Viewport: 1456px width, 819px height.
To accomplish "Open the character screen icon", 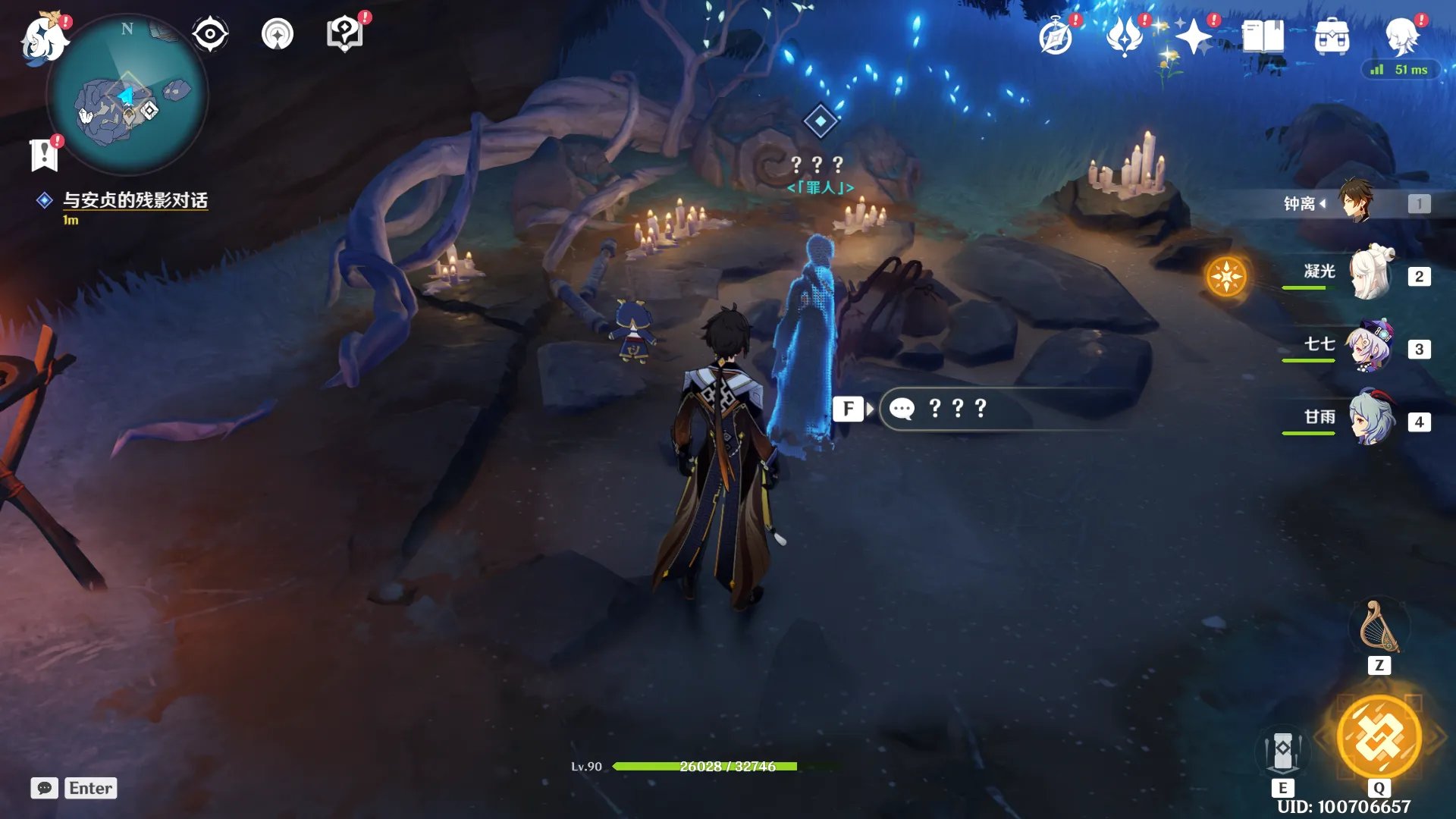I will pos(1401,37).
